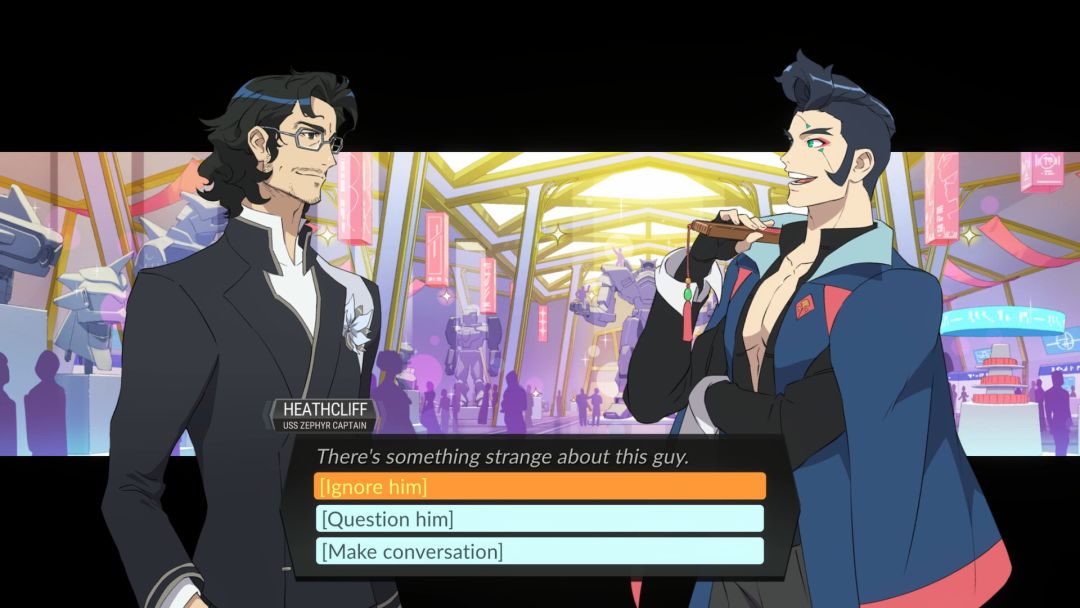
Task: Choose the "Ignore him" dialogue option
Action: 540,487
